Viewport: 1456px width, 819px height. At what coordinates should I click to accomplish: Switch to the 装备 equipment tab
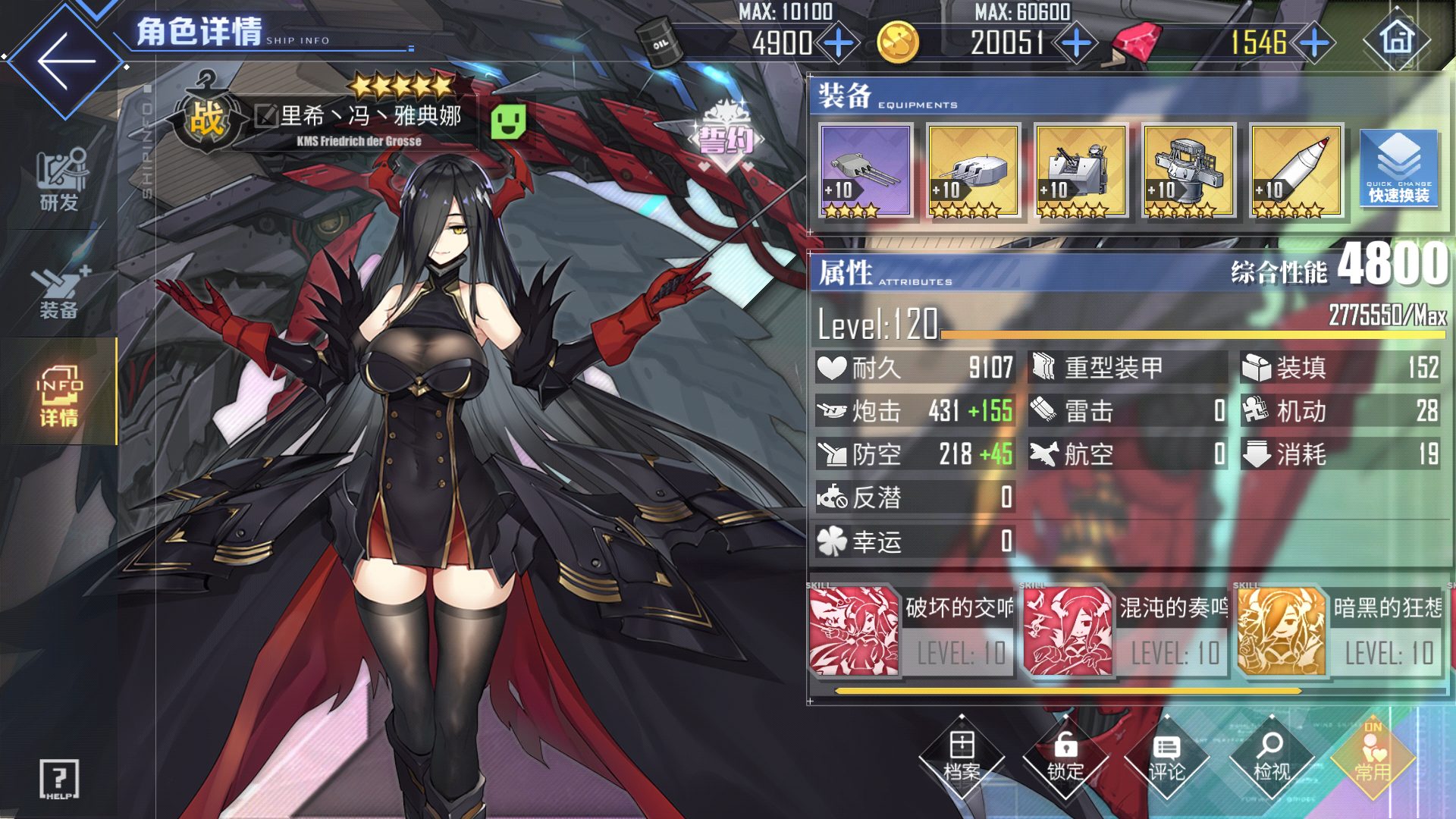click(x=59, y=290)
